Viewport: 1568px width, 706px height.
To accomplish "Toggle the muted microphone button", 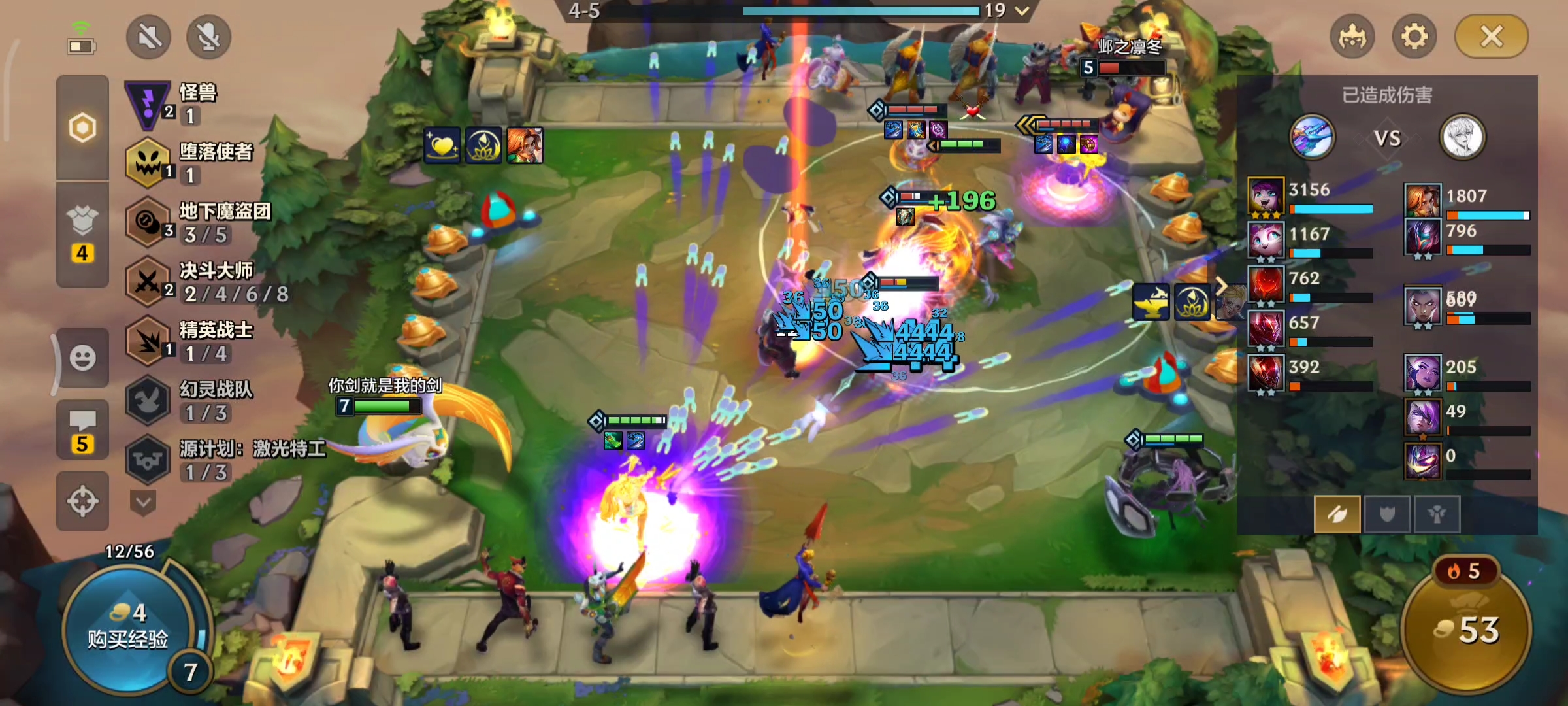I will (x=208, y=37).
